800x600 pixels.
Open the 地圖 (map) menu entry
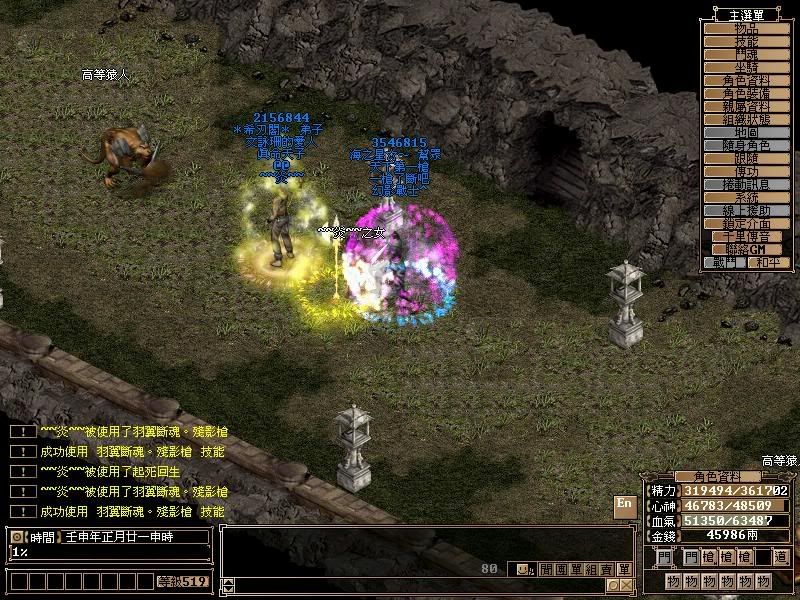746,132
